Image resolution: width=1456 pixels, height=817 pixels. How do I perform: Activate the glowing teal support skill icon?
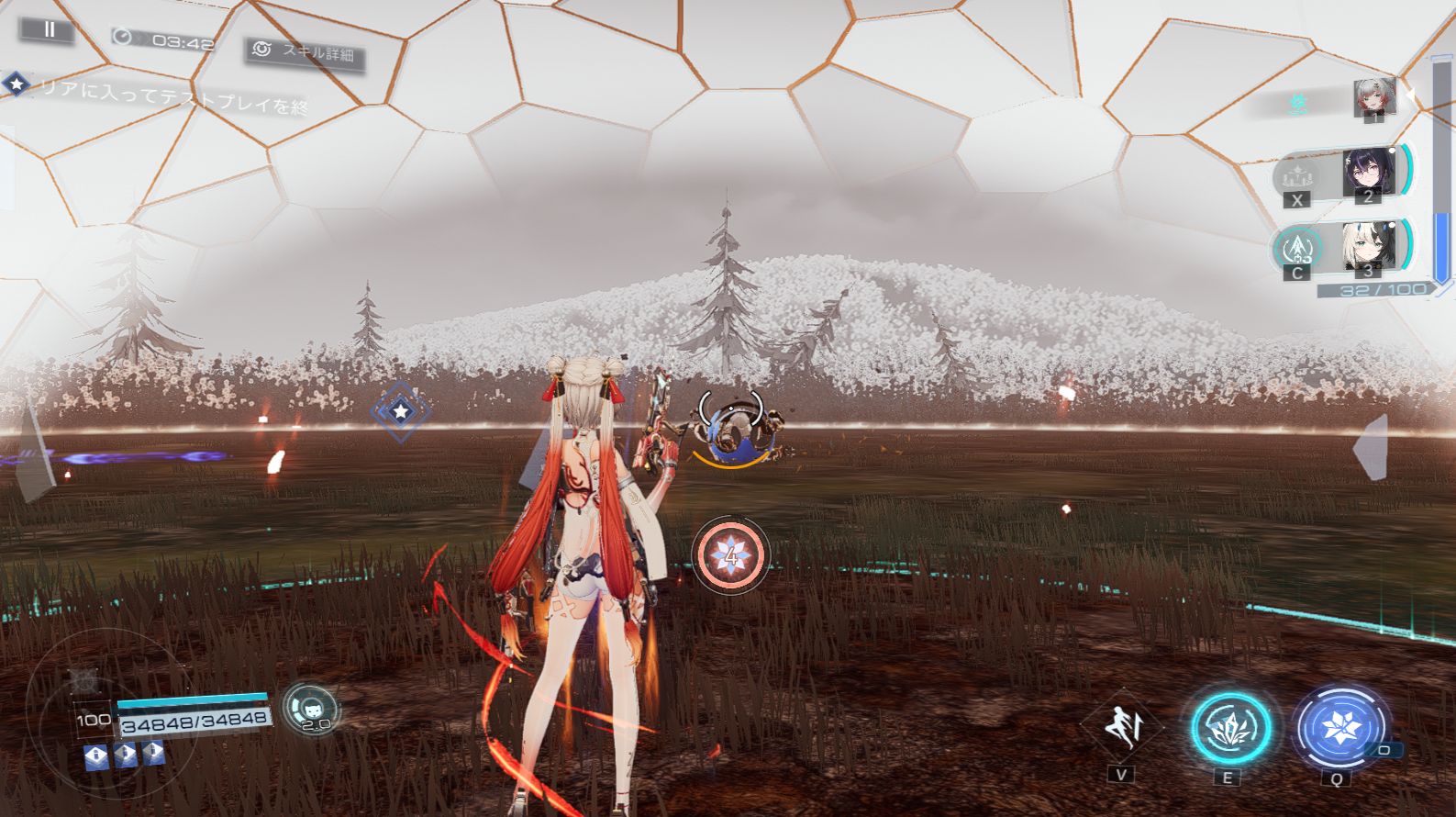[x=1297, y=246]
